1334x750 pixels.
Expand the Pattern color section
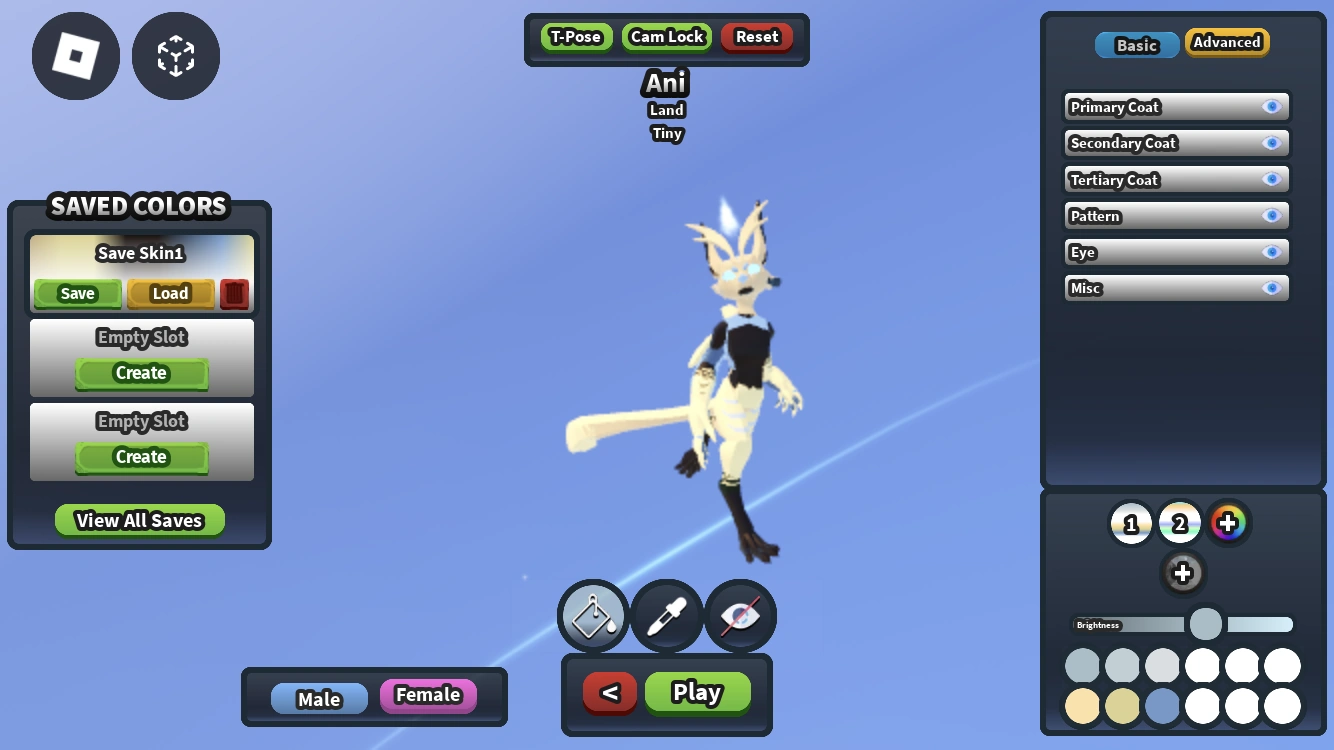[x=1176, y=215]
